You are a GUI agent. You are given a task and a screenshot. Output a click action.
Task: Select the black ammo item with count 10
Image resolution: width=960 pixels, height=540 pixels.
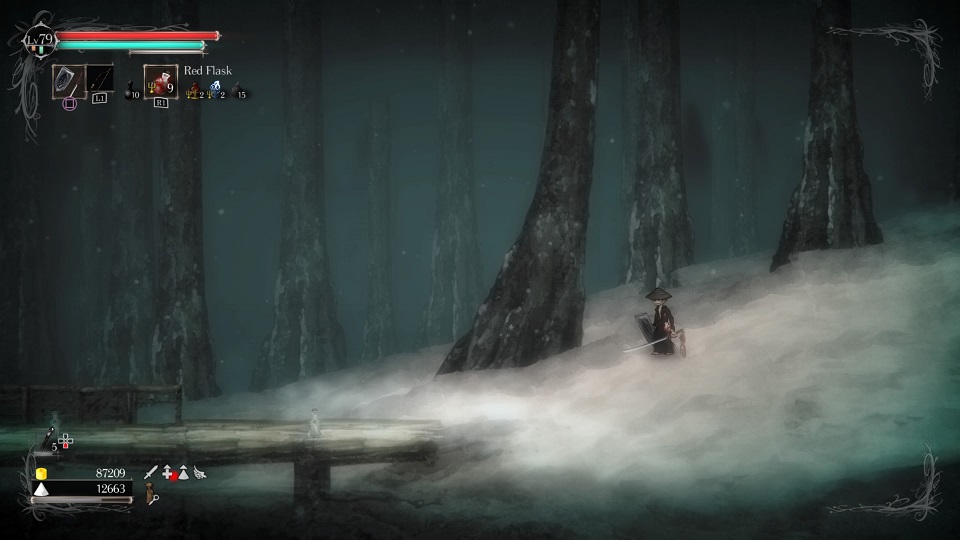point(132,92)
